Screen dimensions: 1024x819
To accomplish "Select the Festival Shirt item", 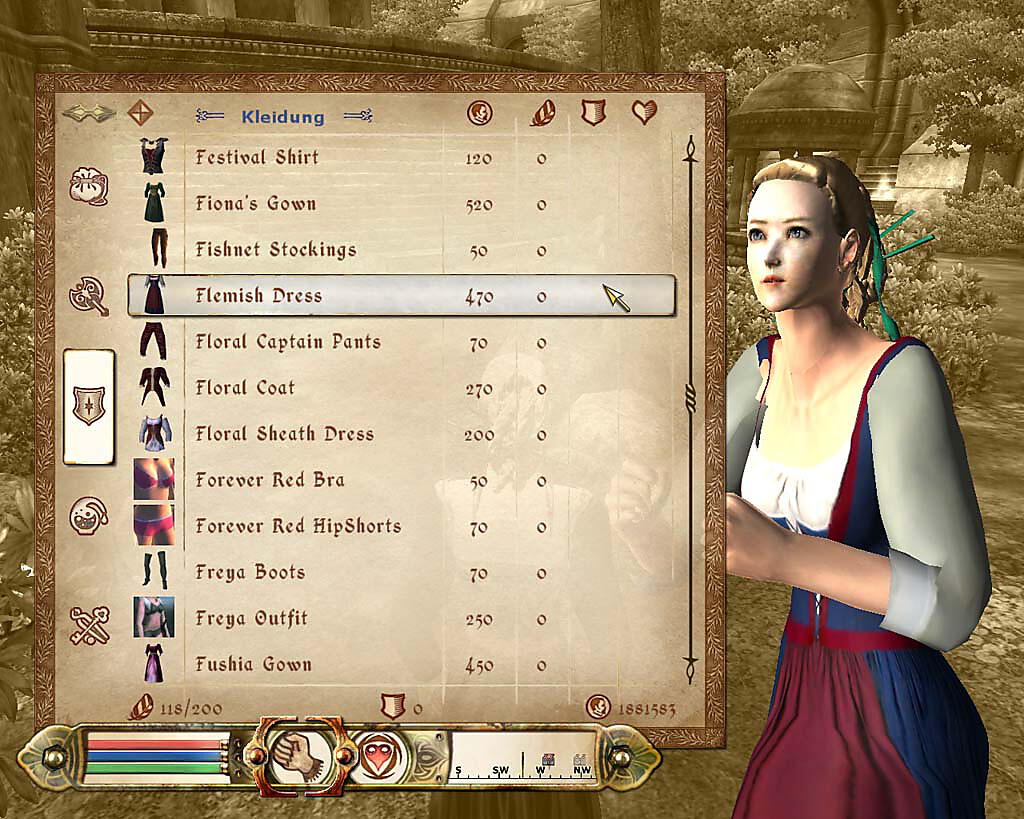I will click(x=257, y=157).
